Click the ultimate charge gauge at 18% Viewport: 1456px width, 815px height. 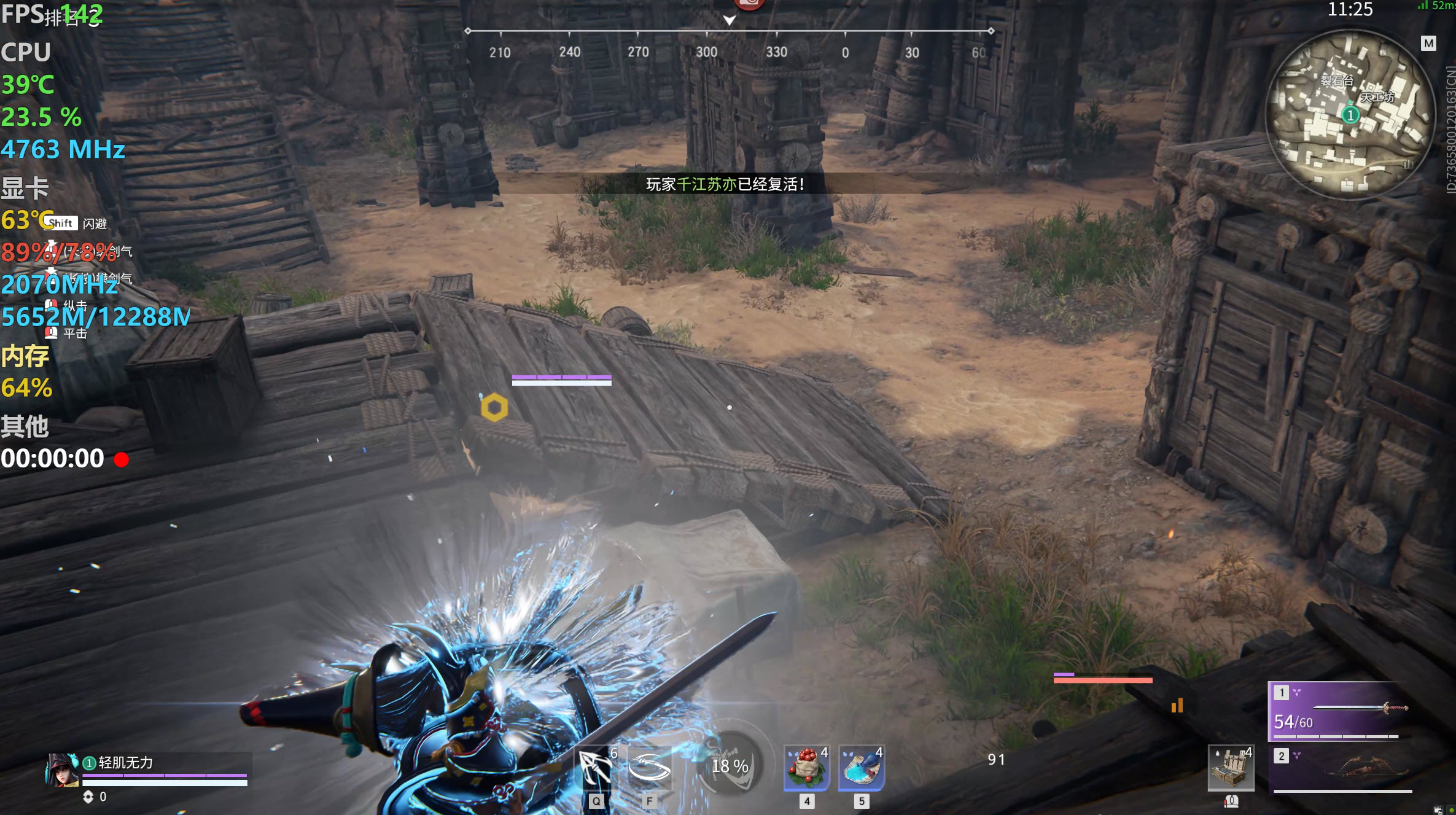click(x=730, y=765)
